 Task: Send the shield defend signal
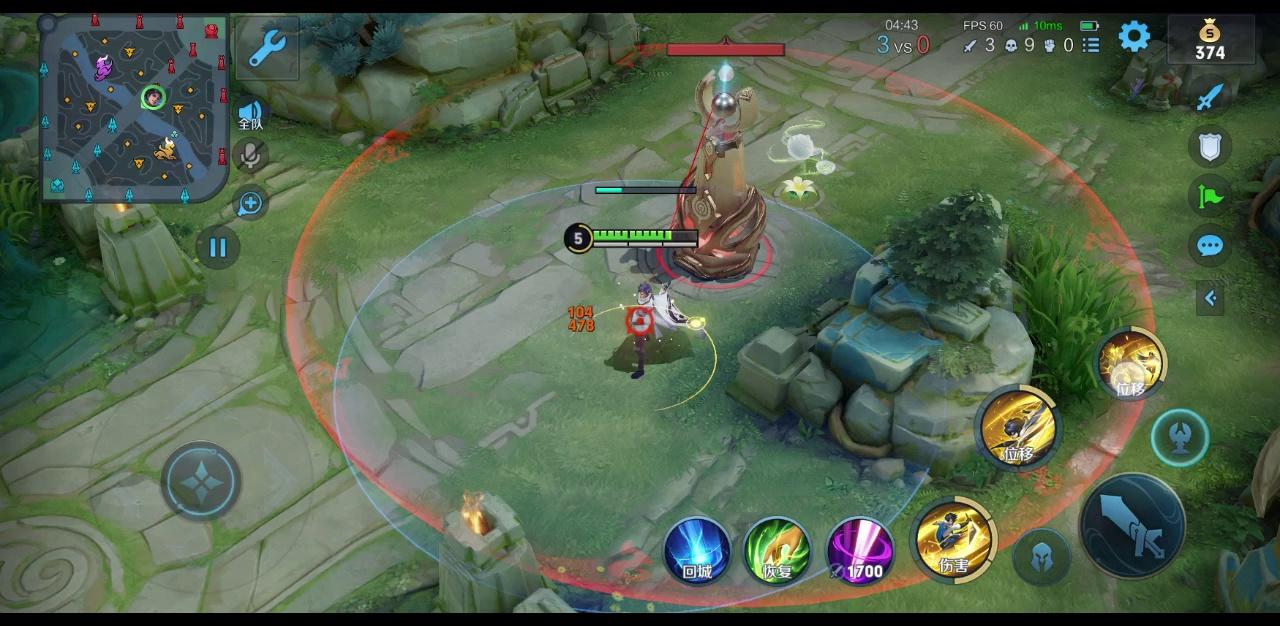[x=1210, y=147]
